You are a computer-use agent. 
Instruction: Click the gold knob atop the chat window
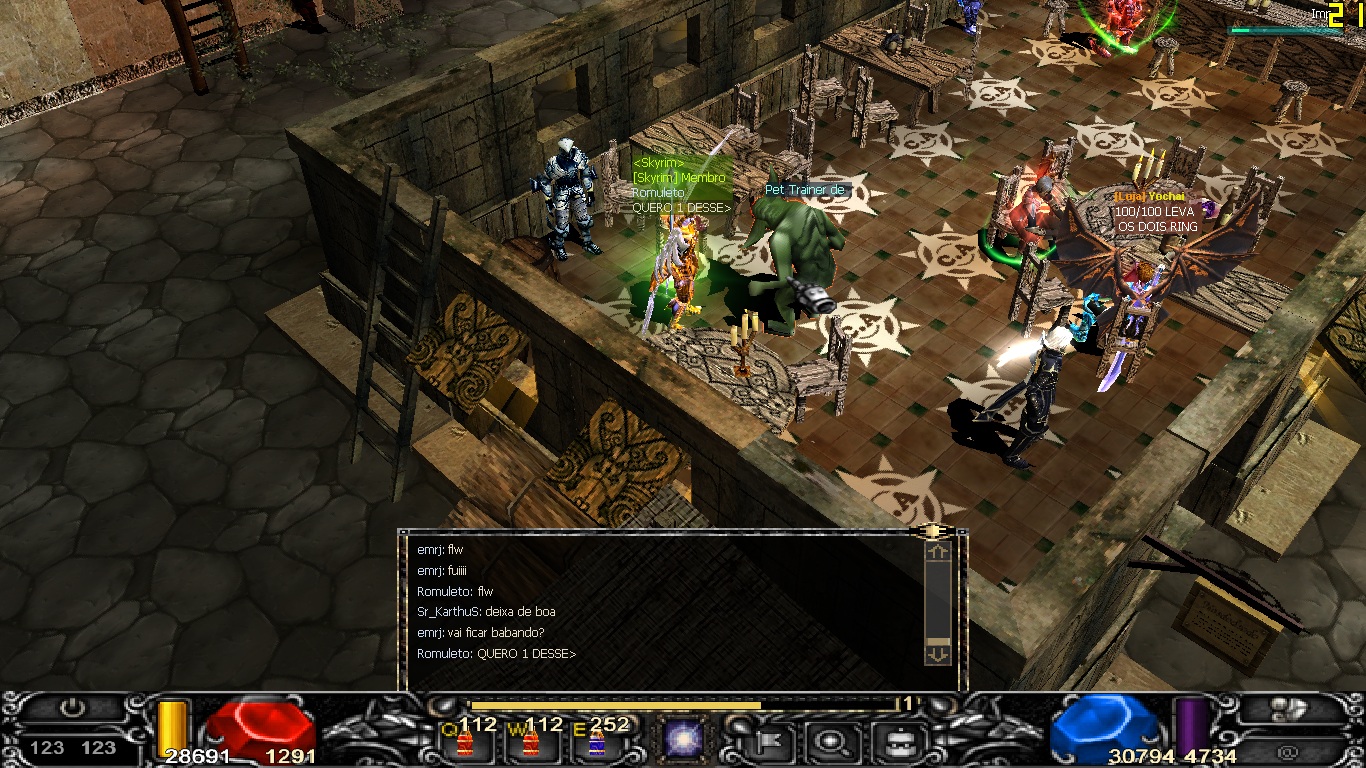click(x=932, y=531)
